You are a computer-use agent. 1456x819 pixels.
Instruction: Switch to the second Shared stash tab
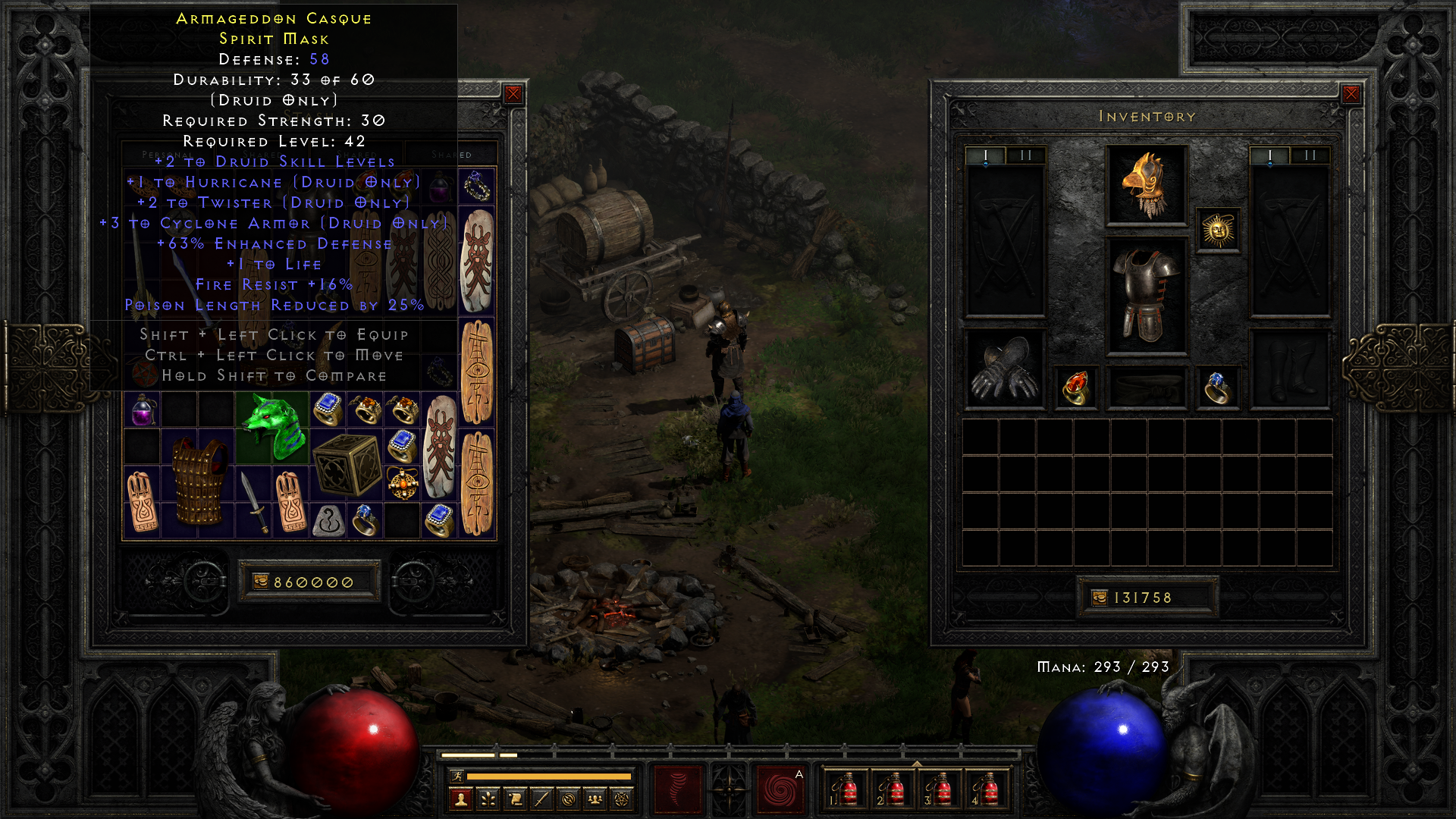tap(356, 155)
